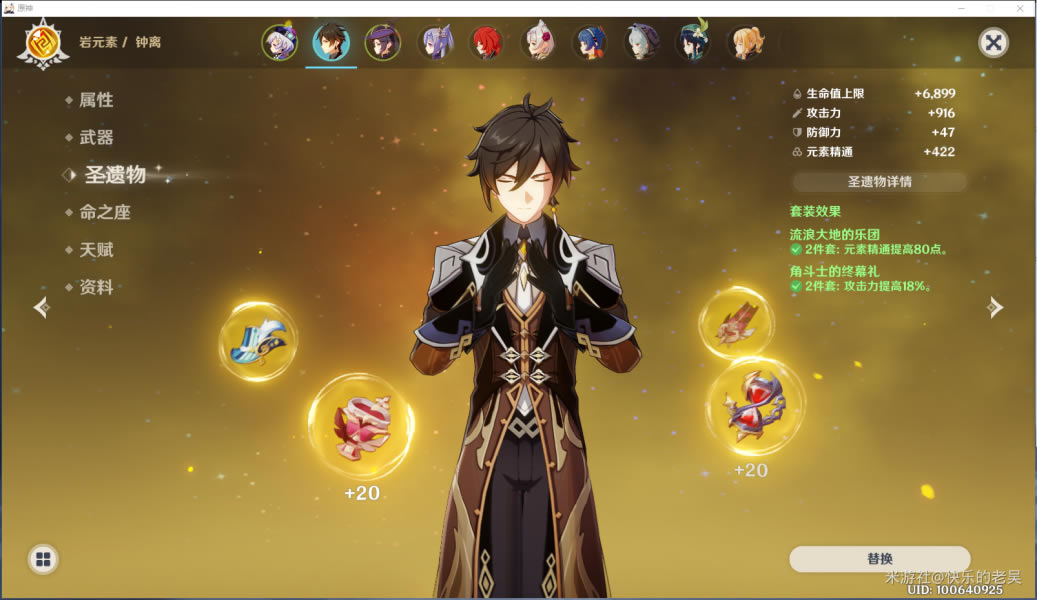Select the 圣遗物 artifacts menu entry
The image size is (1037, 600).
(114, 175)
